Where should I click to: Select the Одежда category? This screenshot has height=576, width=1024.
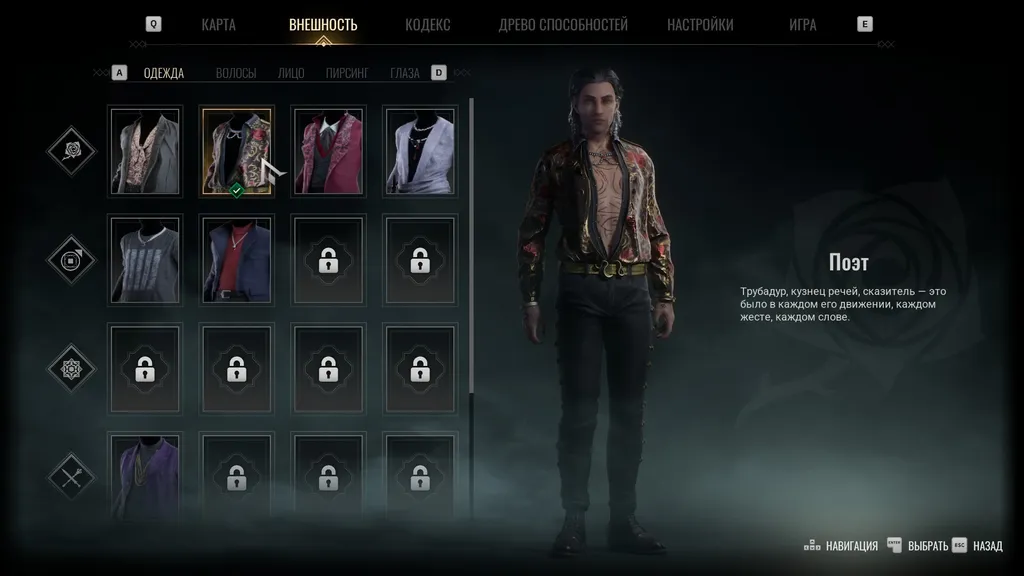pyautogui.click(x=163, y=73)
